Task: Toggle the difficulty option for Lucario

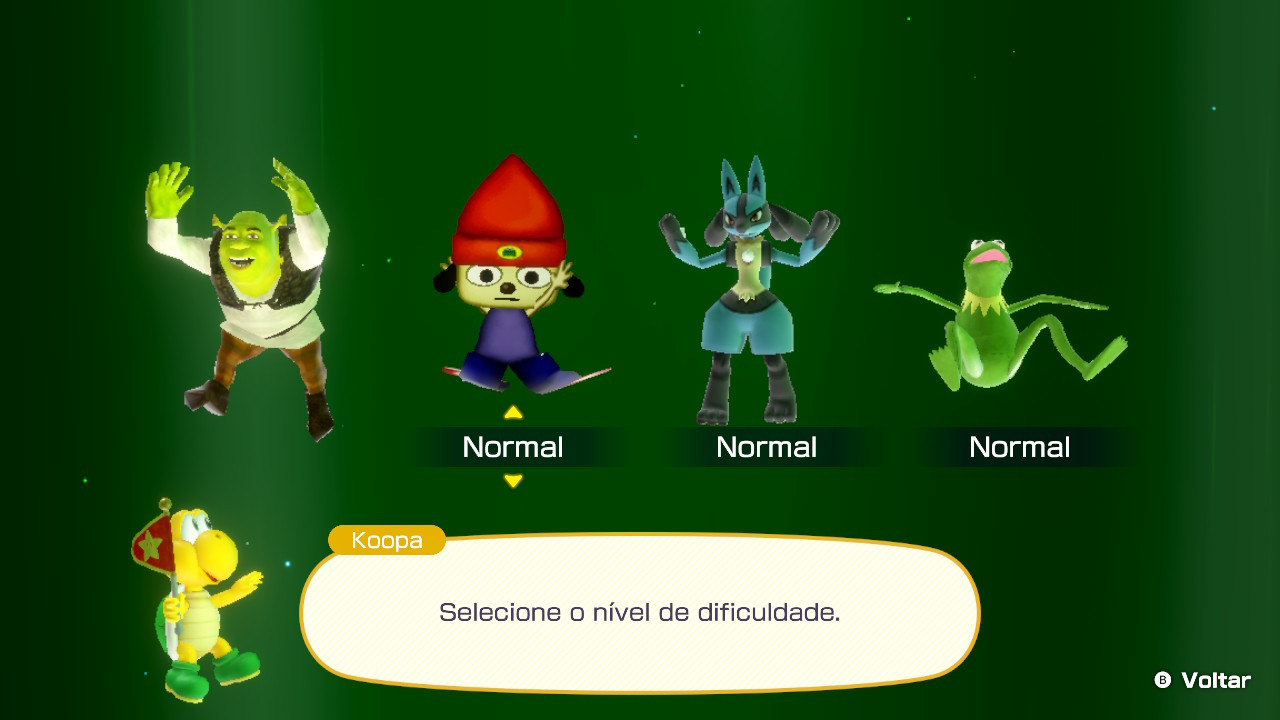Action: click(767, 447)
